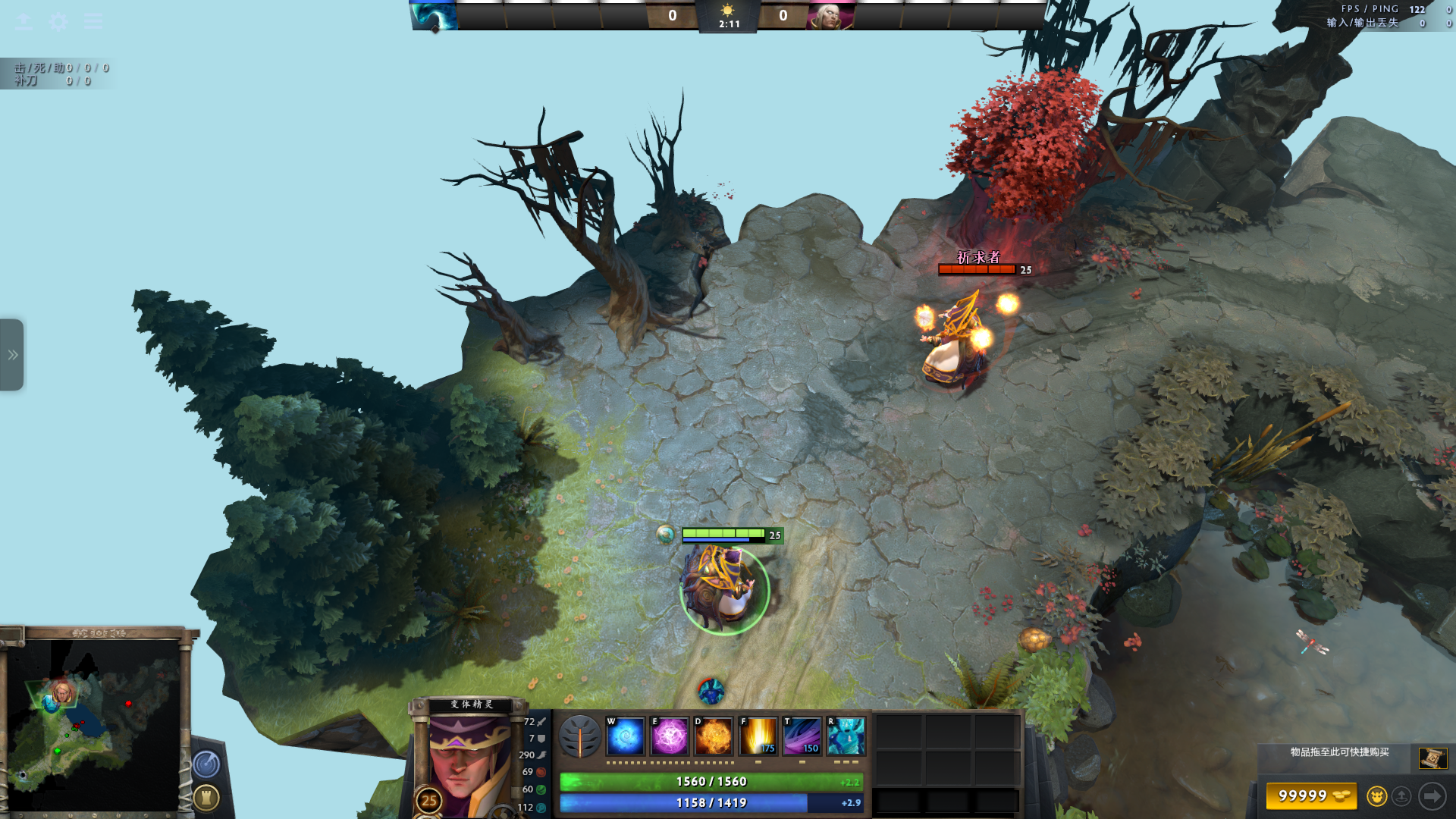Activate the Morph ultimate R ability
1456x819 pixels.
click(846, 736)
